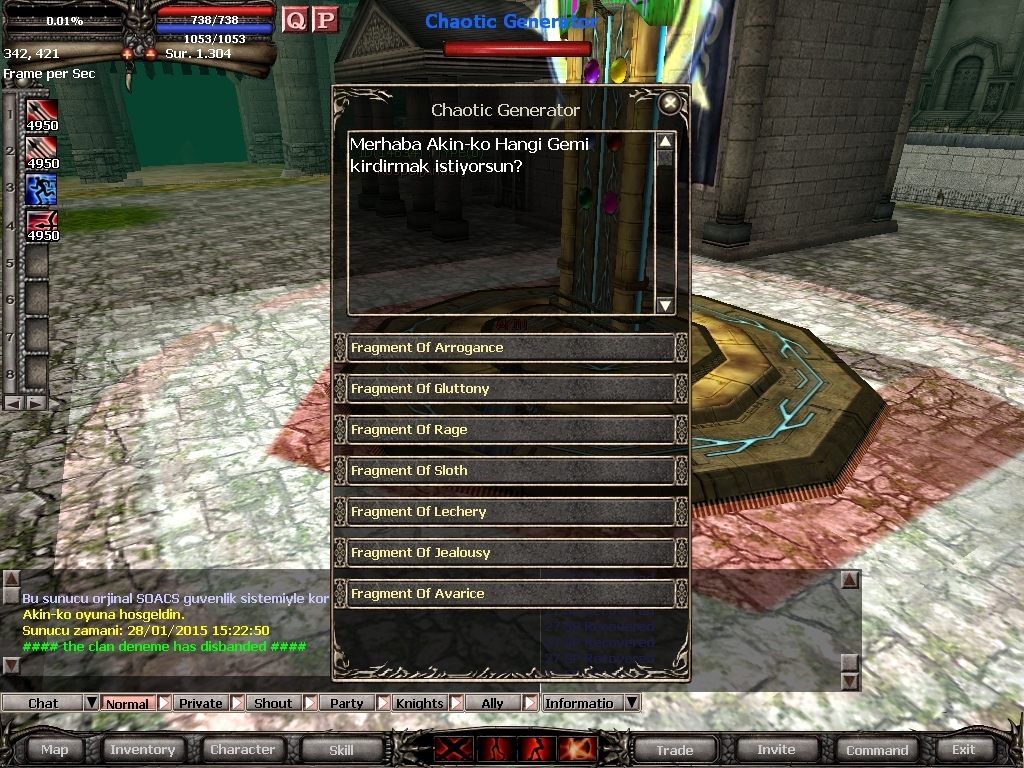Image resolution: width=1024 pixels, height=768 pixels.
Task: Switch chat to Shout channel
Action: pyautogui.click(x=272, y=703)
